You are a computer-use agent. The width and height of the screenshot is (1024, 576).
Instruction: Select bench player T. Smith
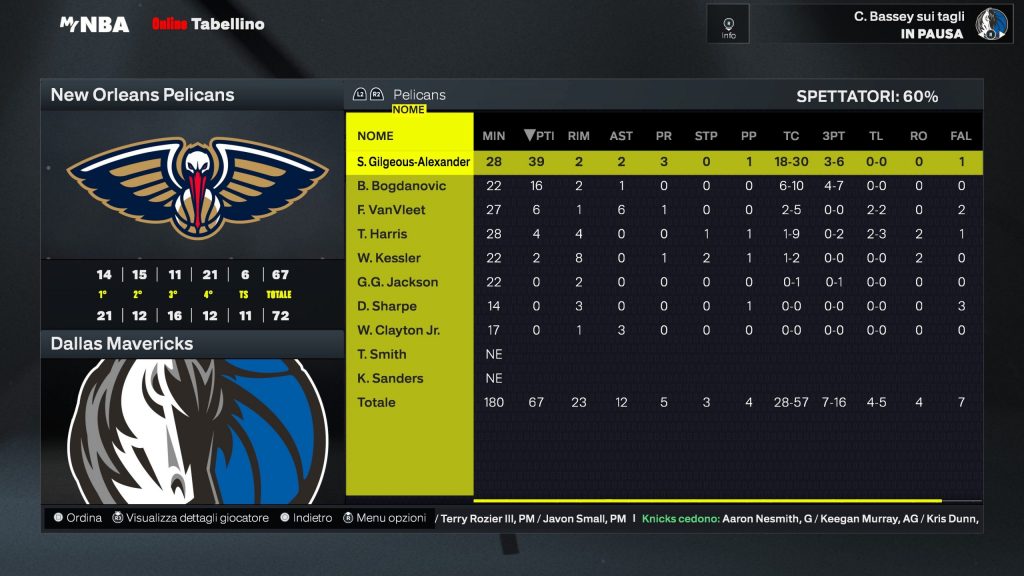pos(381,354)
